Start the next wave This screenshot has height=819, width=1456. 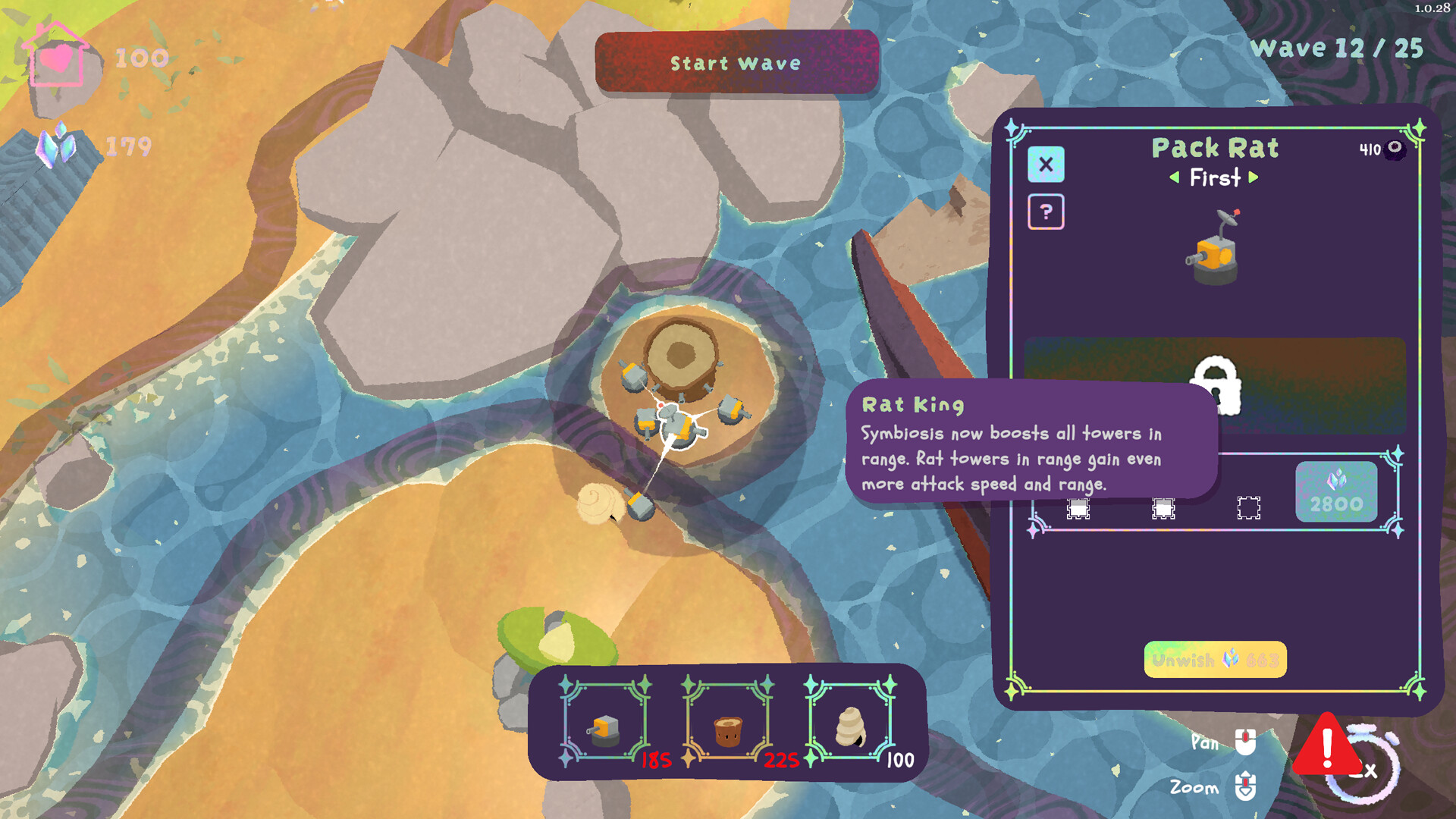click(x=736, y=63)
